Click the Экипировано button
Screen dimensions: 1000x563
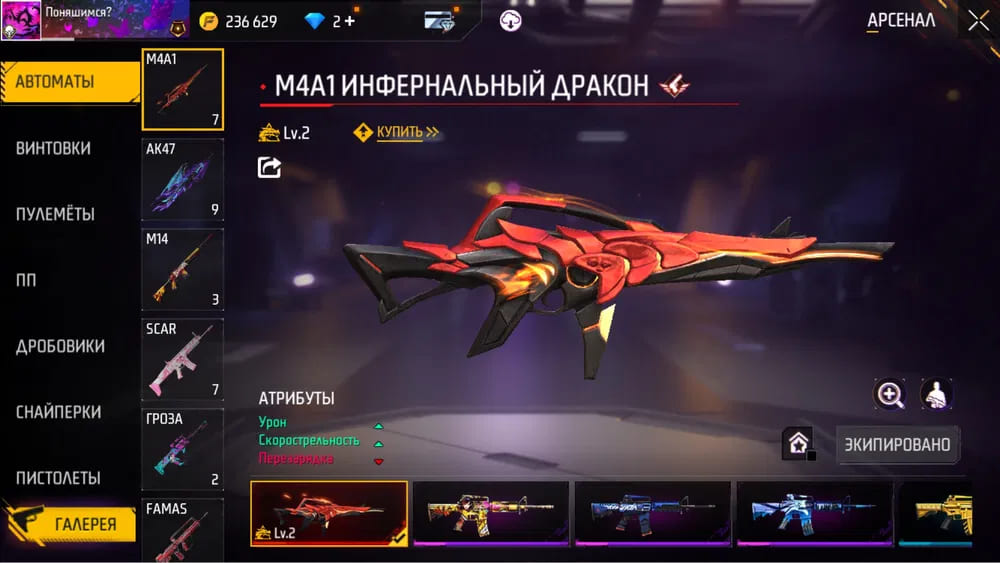pyautogui.click(x=897, y=444)
